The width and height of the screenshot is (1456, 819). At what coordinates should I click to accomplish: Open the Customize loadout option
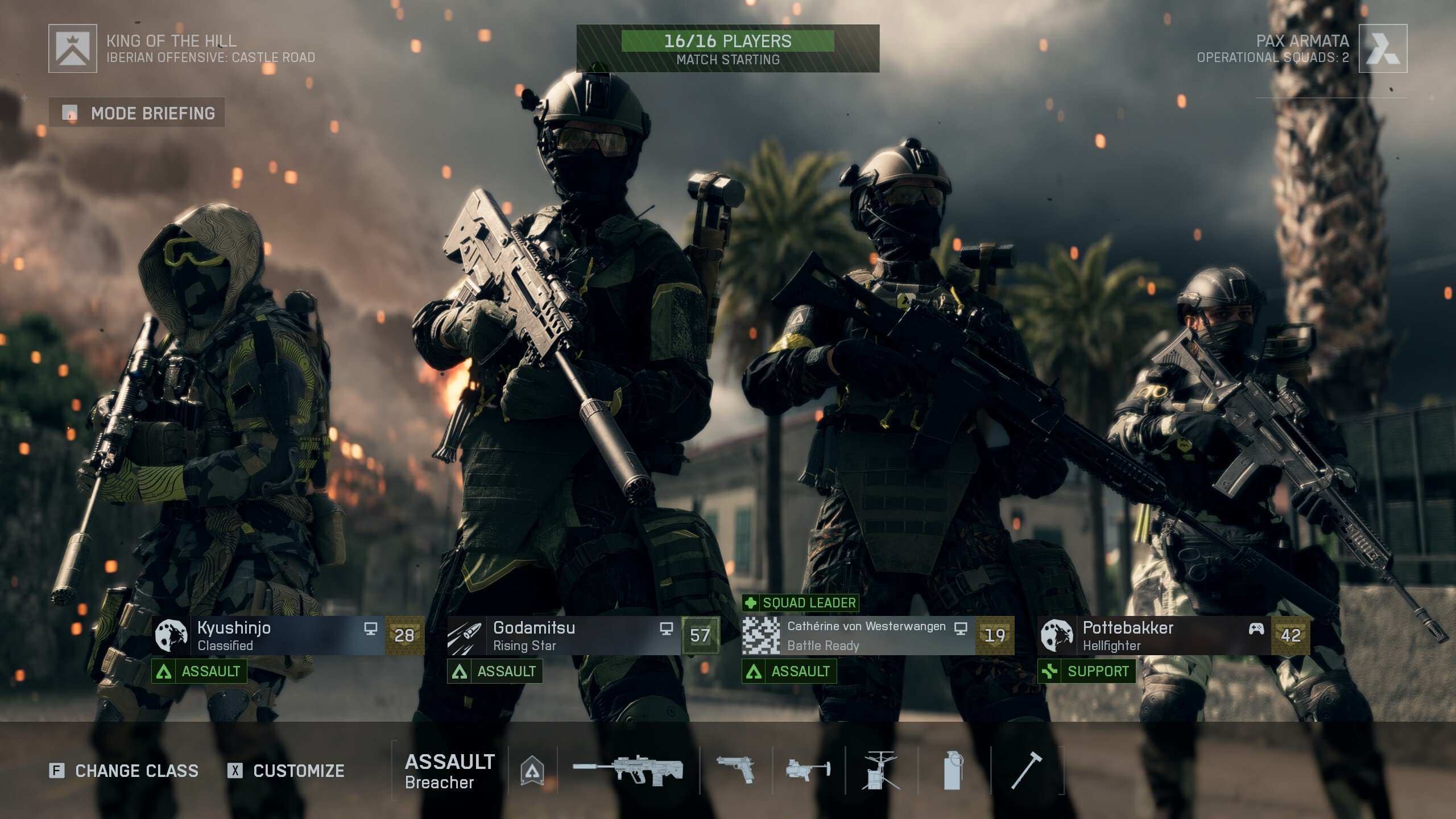(x=287, y=771)
